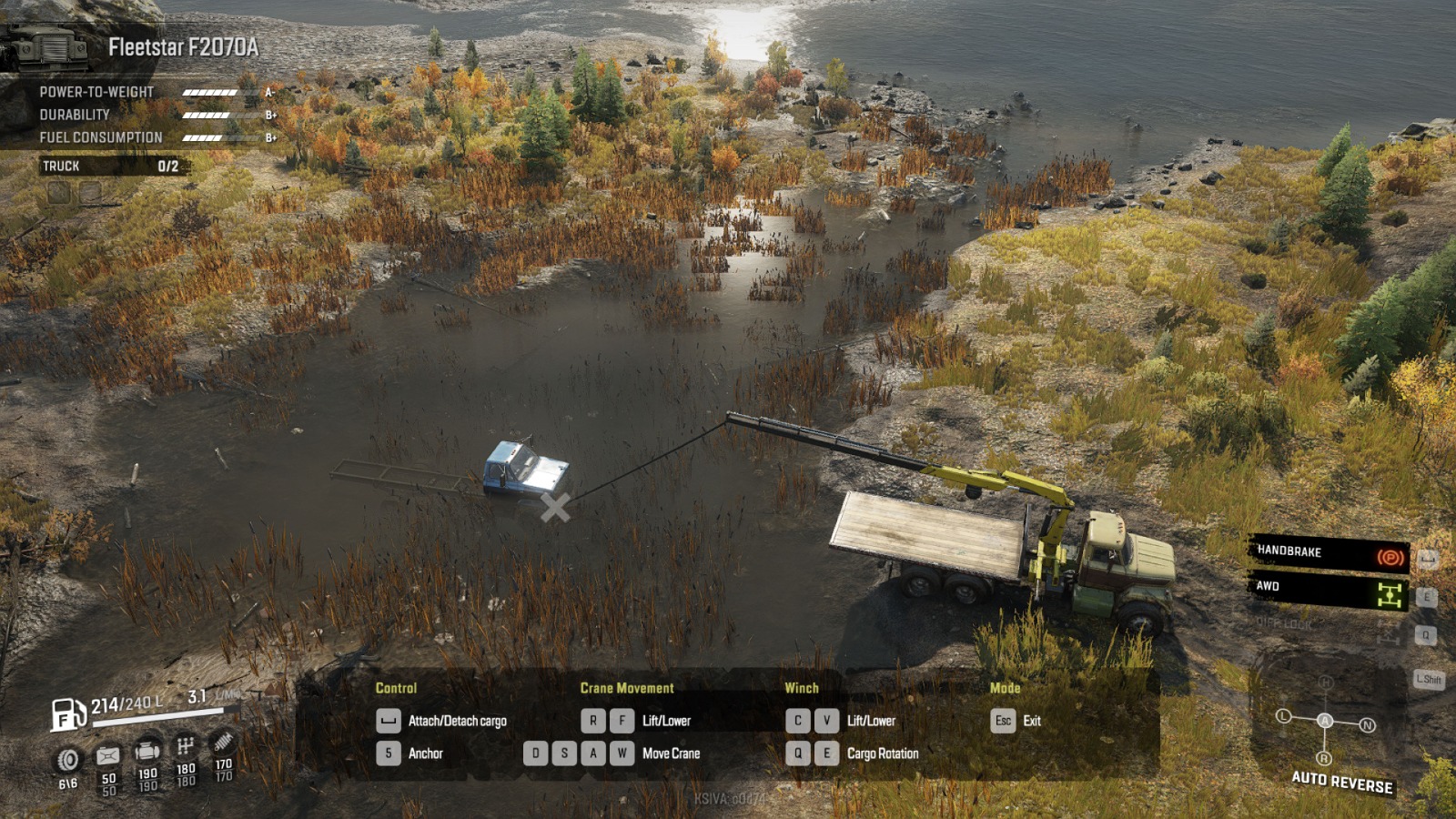The image size is (1456, 819).
Task: Select the L low gear on shifter
Action: (x=1283, y=716)
